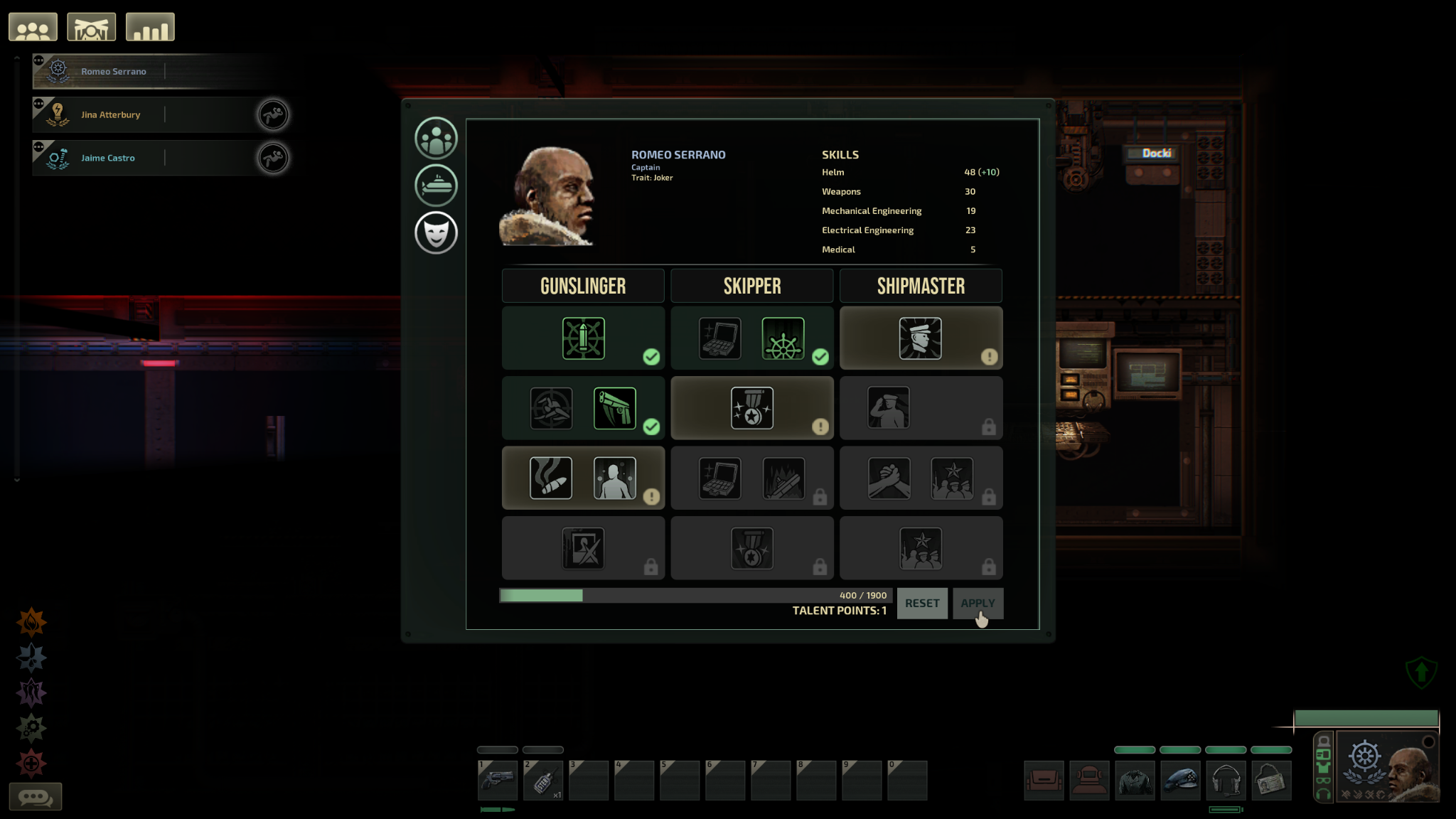Click the ship wheel talent icon
This screenshot has height=819, width=1456.
(783, 338)
